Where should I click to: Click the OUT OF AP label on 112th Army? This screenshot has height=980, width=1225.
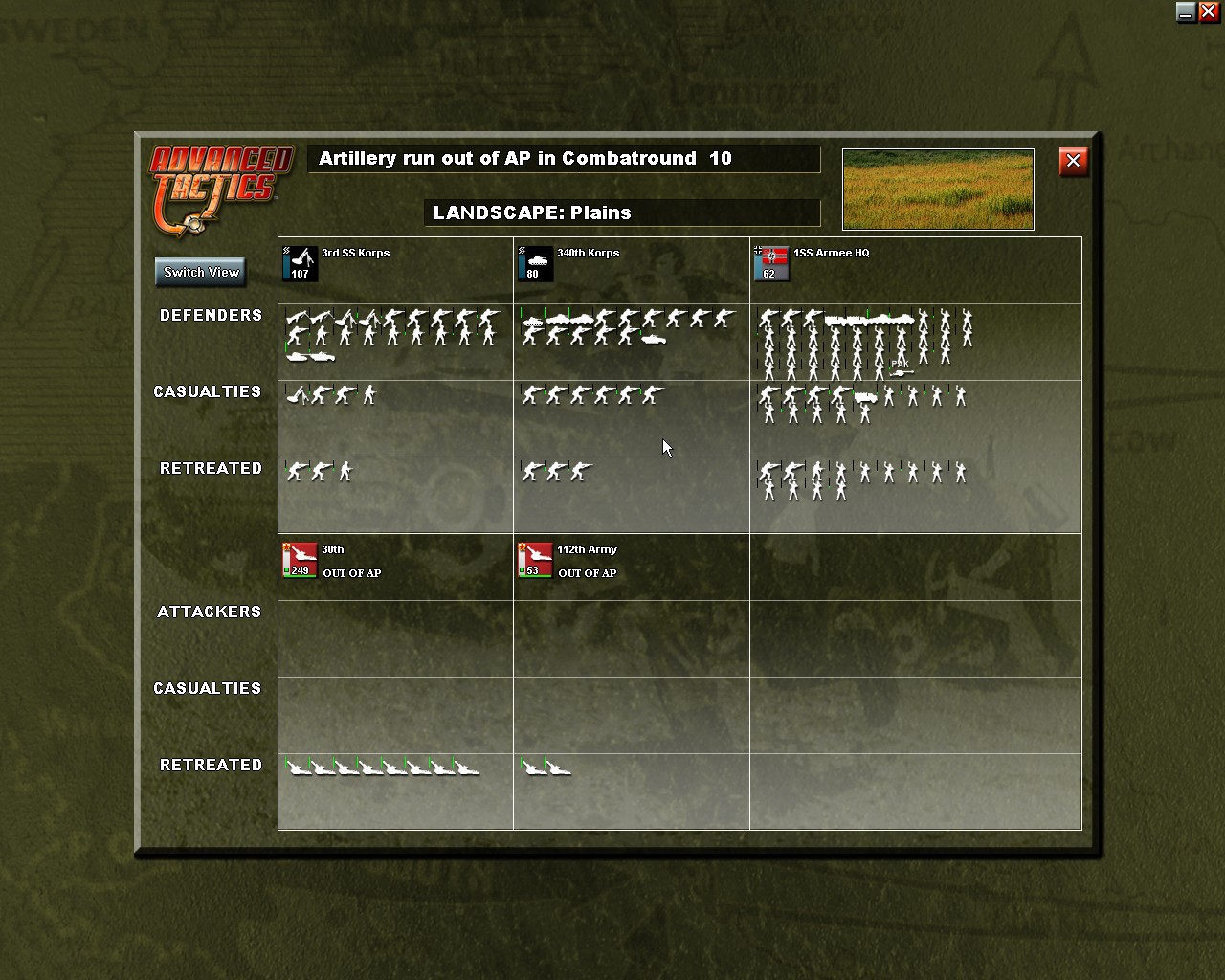click(588, 573)
